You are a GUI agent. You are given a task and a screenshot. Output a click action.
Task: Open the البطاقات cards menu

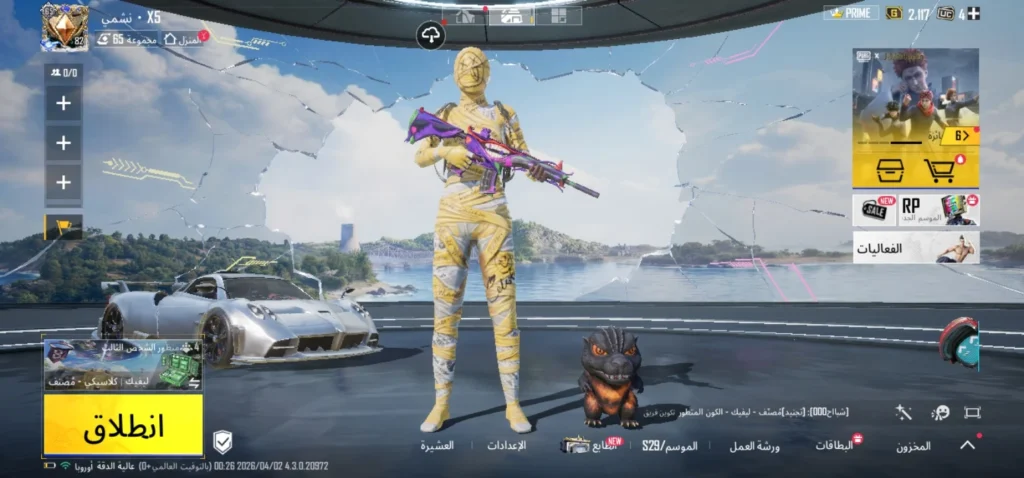point(836,445)
